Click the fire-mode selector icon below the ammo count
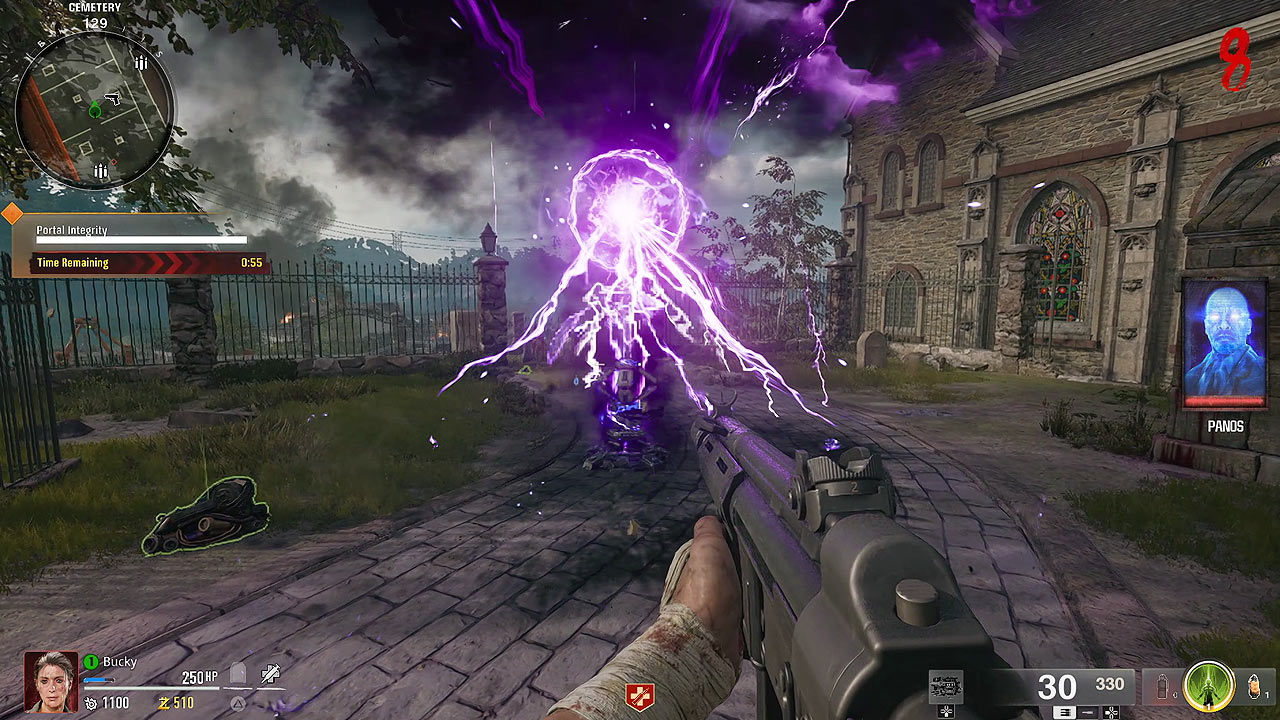Image resolution: width=1280 pixels, height=720 pixels. (1066, 712)
